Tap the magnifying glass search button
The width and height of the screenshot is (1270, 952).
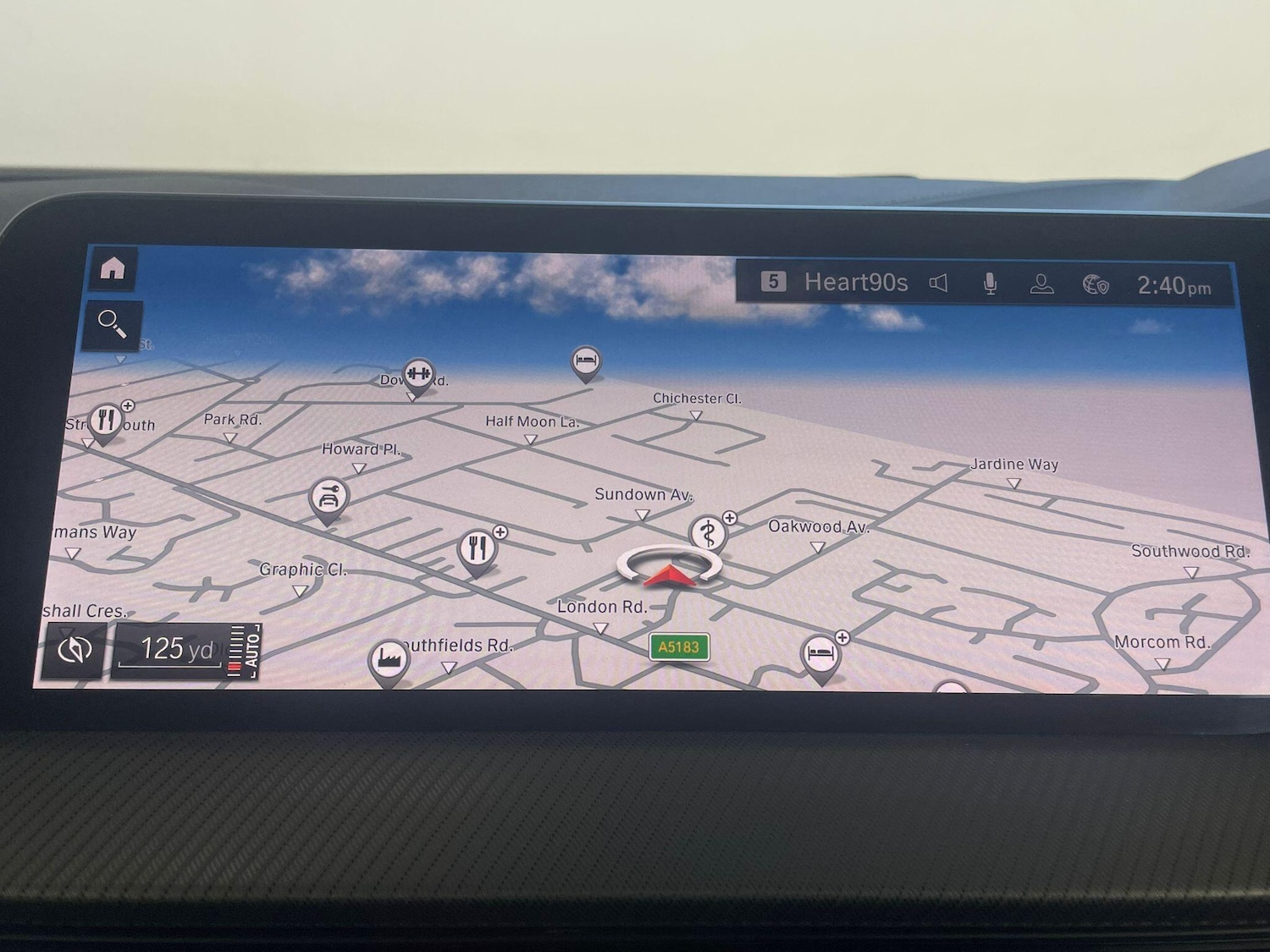tap(112, 324)
